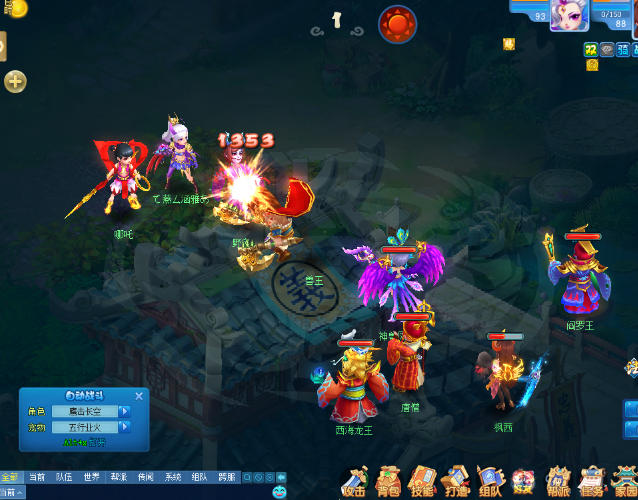Click the round plus button on left edge
Screen dimensions: 638x500
(x=15, y=82)
